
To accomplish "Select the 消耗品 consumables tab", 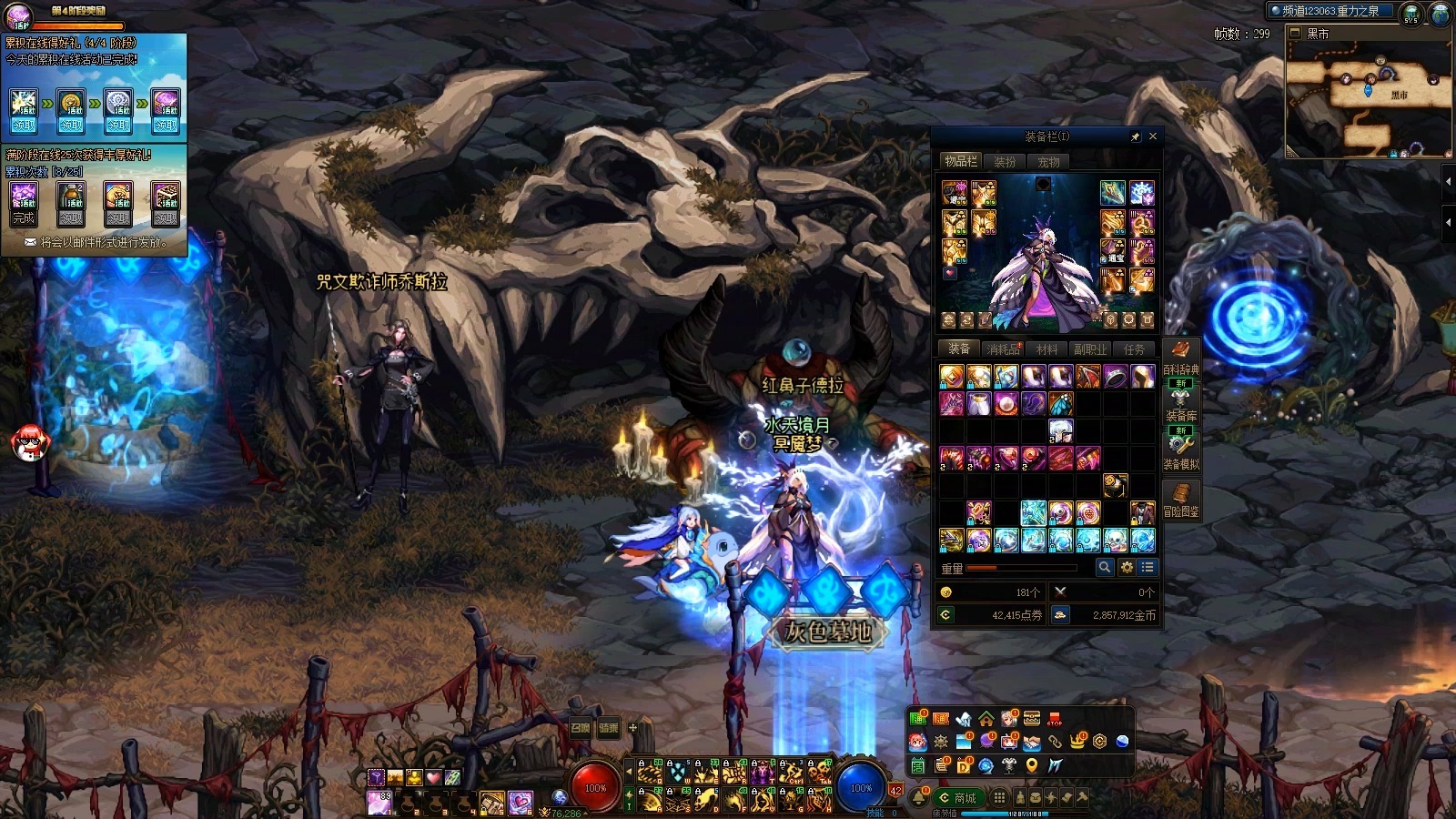I will coord(1004,349).
